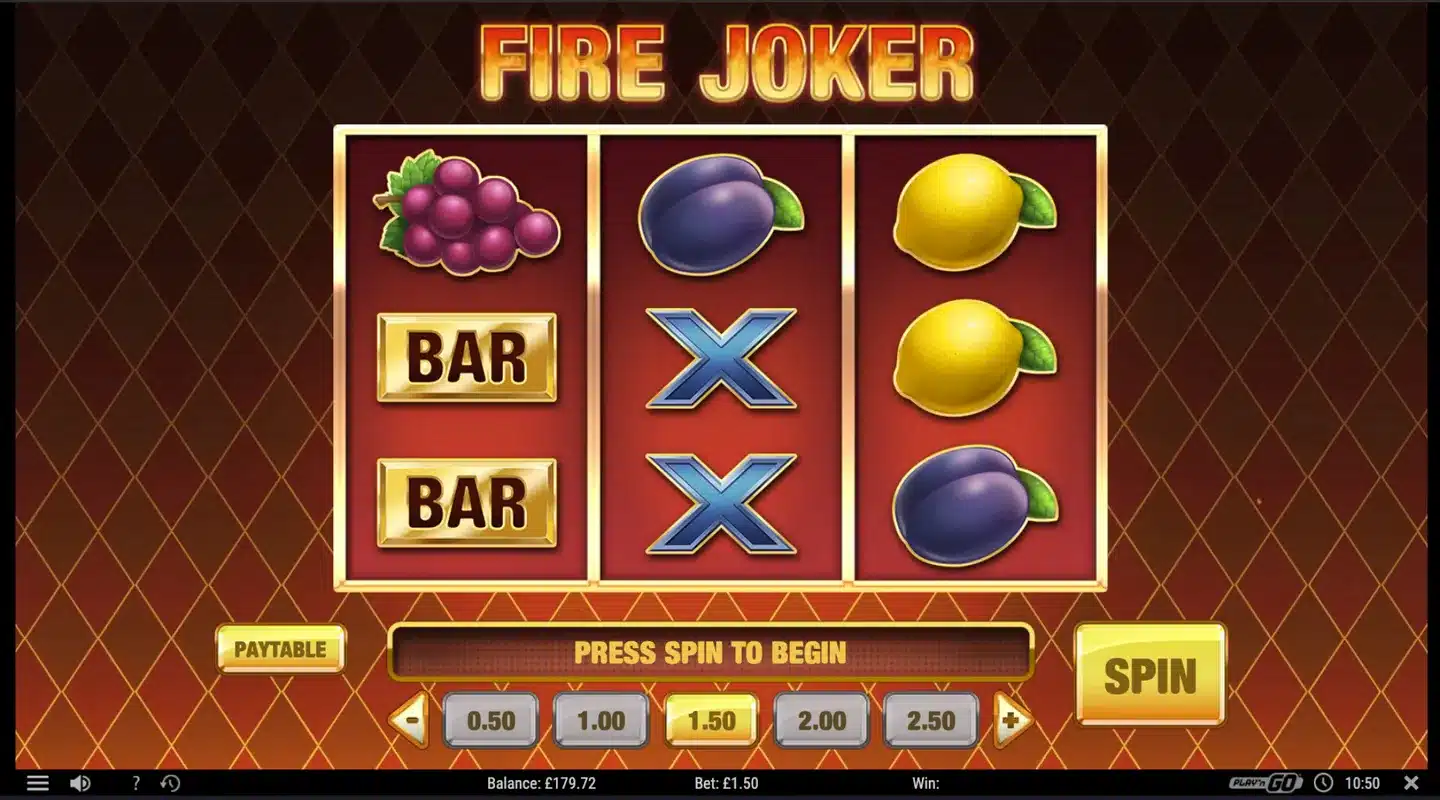1440x800 pixels.
Task: Select the 2.50 bet amount
Action: pos(931,719)
